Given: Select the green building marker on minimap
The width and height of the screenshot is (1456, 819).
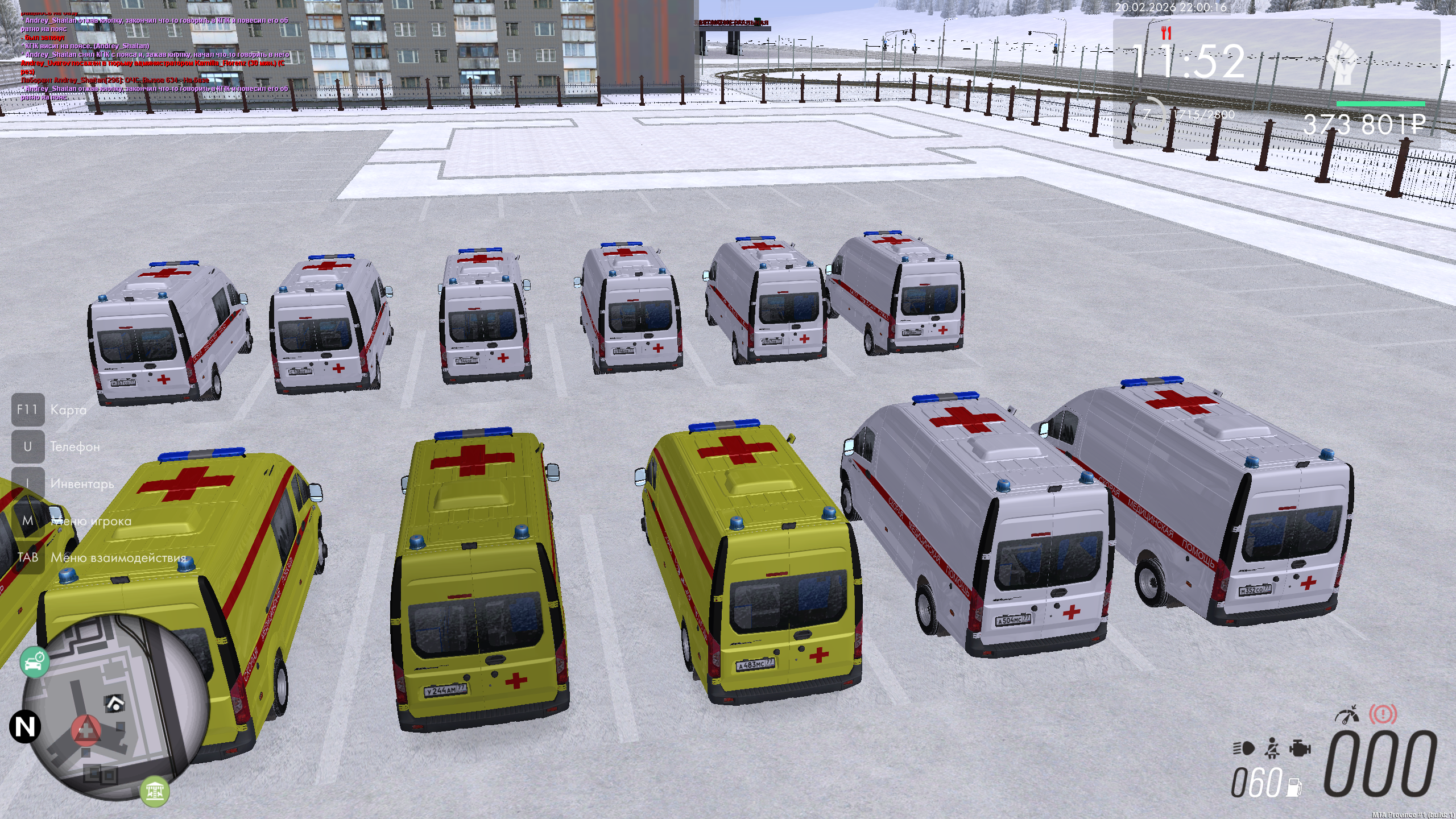Looking at the screenshot, I should coord(155,791).
